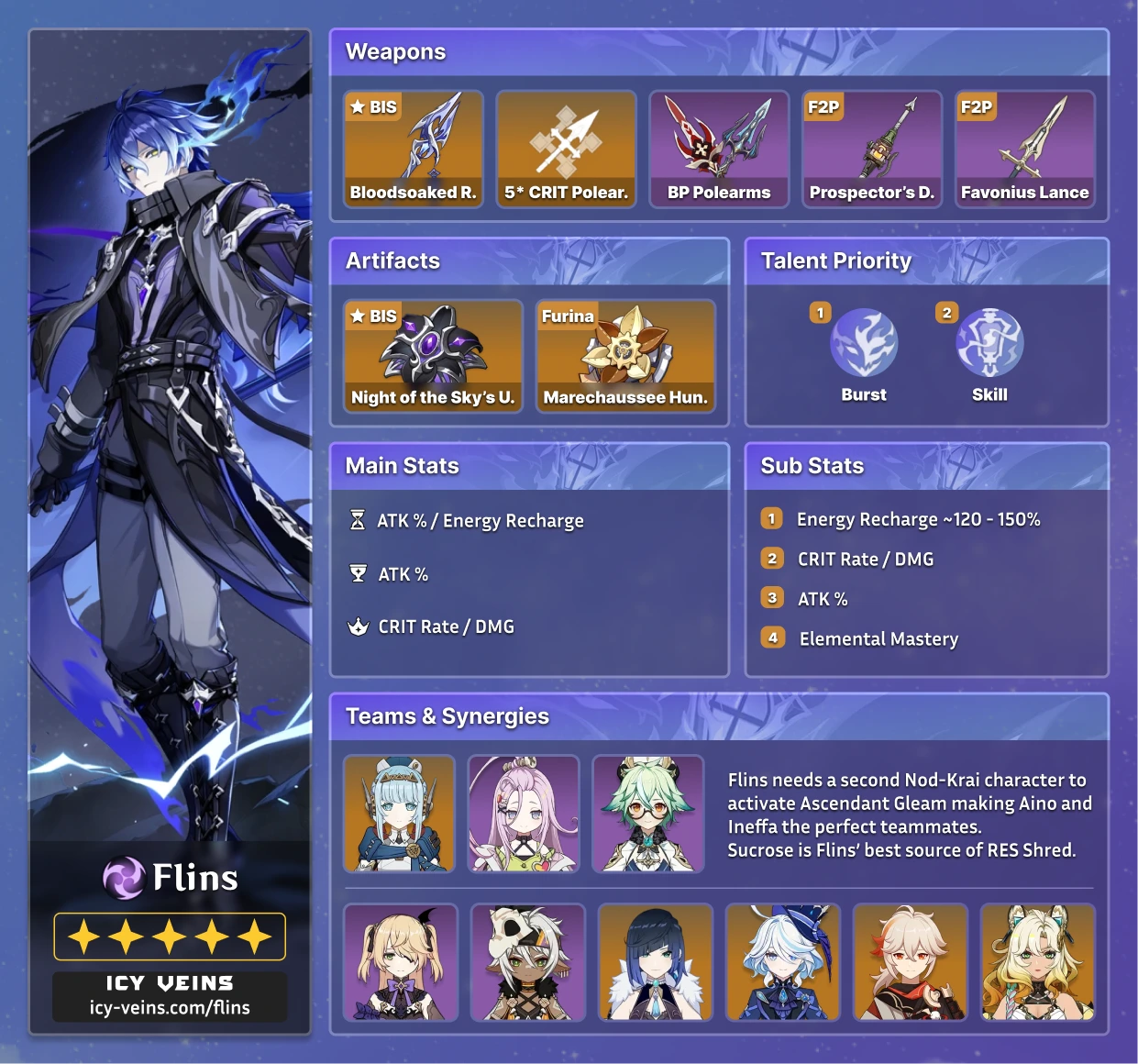Viewport: 1138px width, 1064px height.
Task: Open the Furina teammate portrait
Action: (x=783, y=962)
